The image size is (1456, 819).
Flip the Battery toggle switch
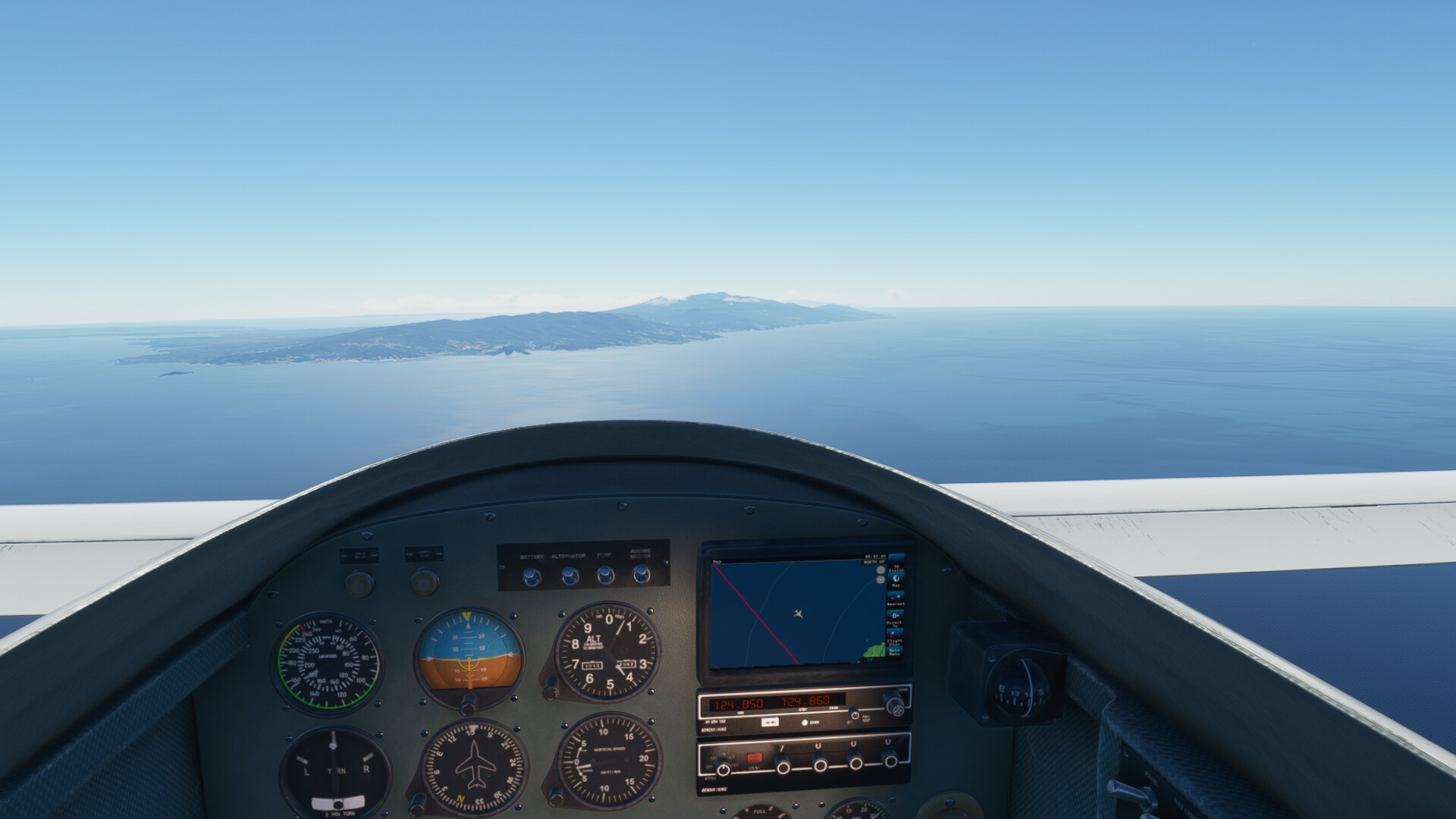532,577
